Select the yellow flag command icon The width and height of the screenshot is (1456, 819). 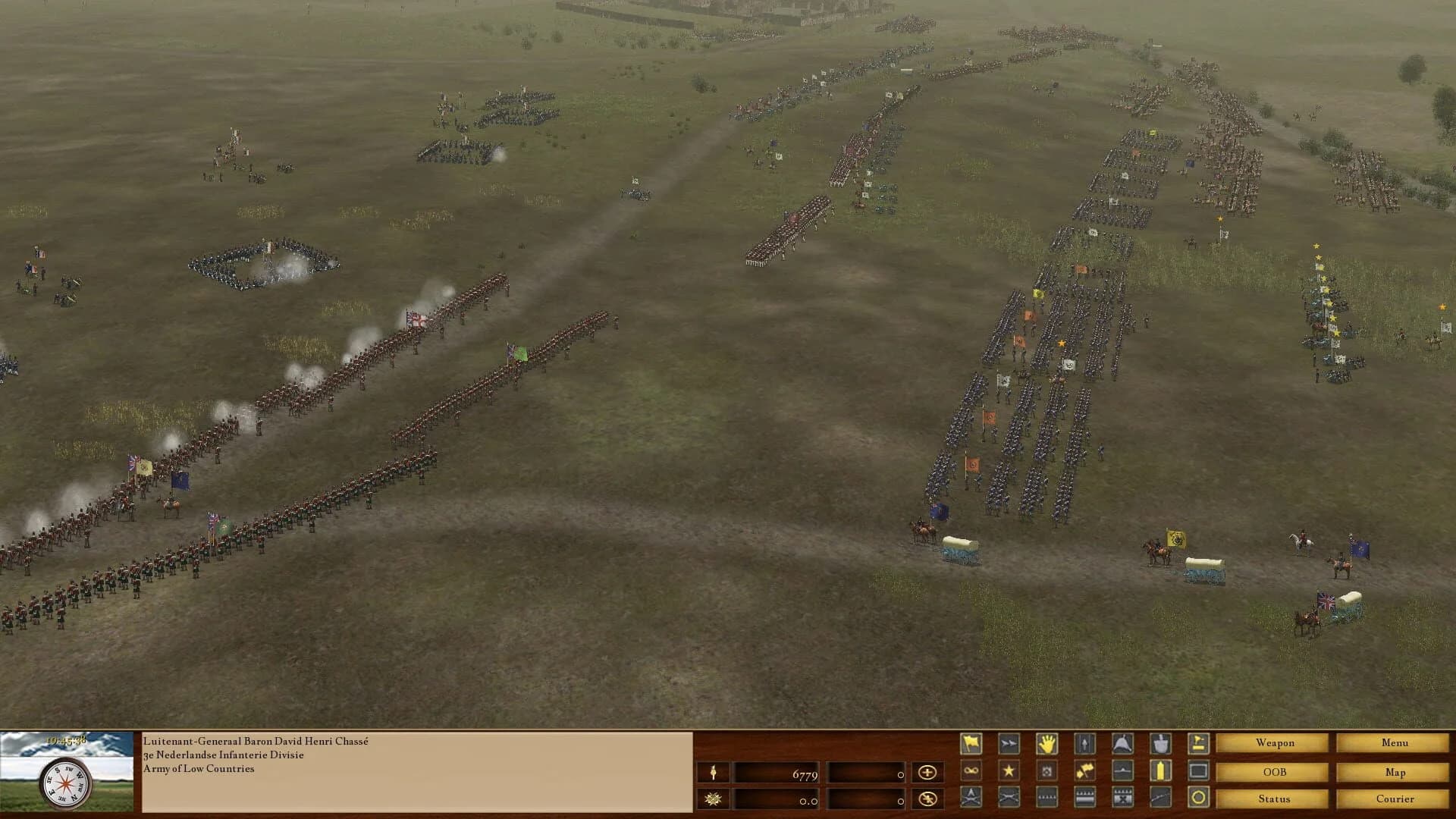coord(971,743)
